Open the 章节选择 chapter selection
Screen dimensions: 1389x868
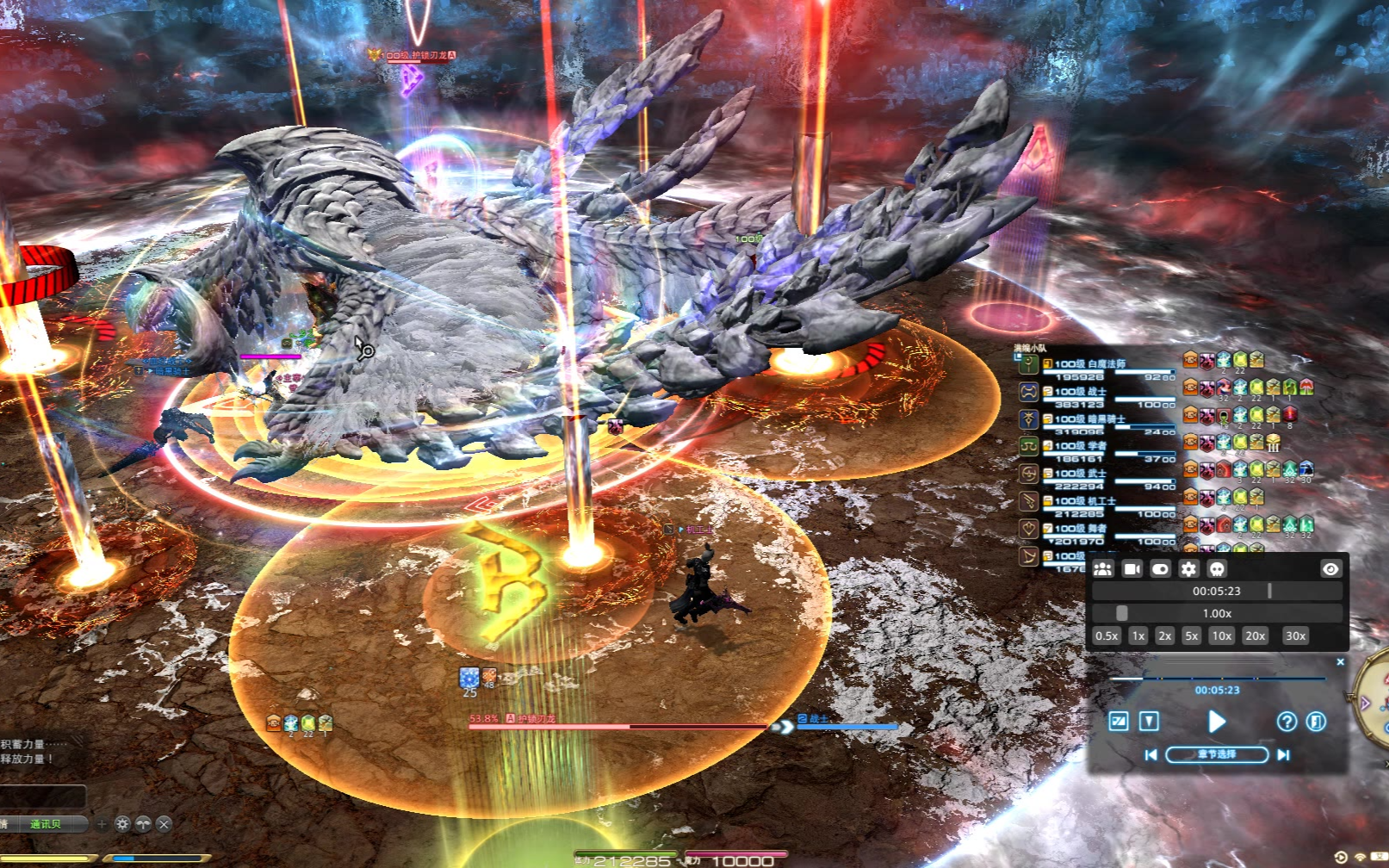pos(1217,754)
